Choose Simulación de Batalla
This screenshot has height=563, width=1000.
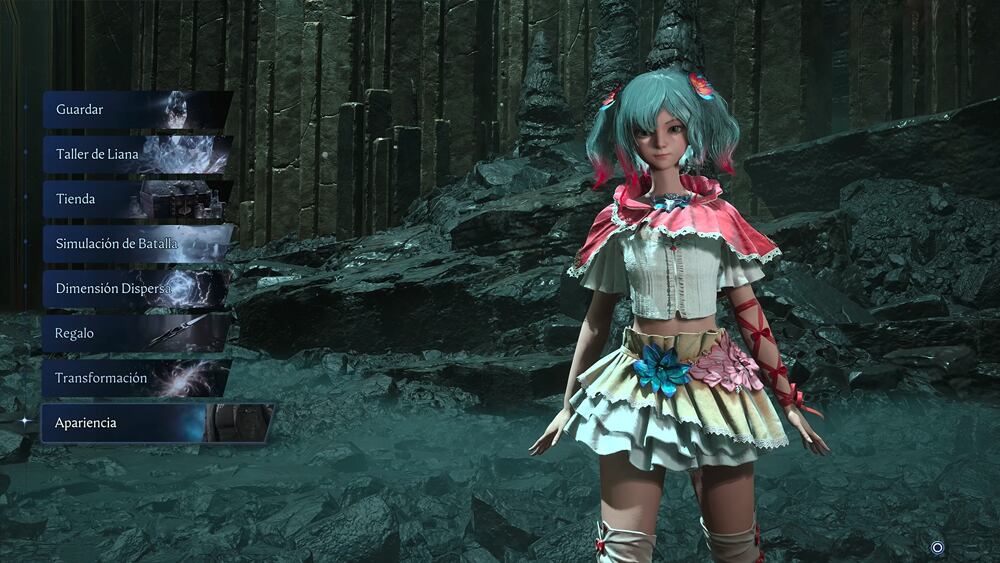(x=135, y=244)
